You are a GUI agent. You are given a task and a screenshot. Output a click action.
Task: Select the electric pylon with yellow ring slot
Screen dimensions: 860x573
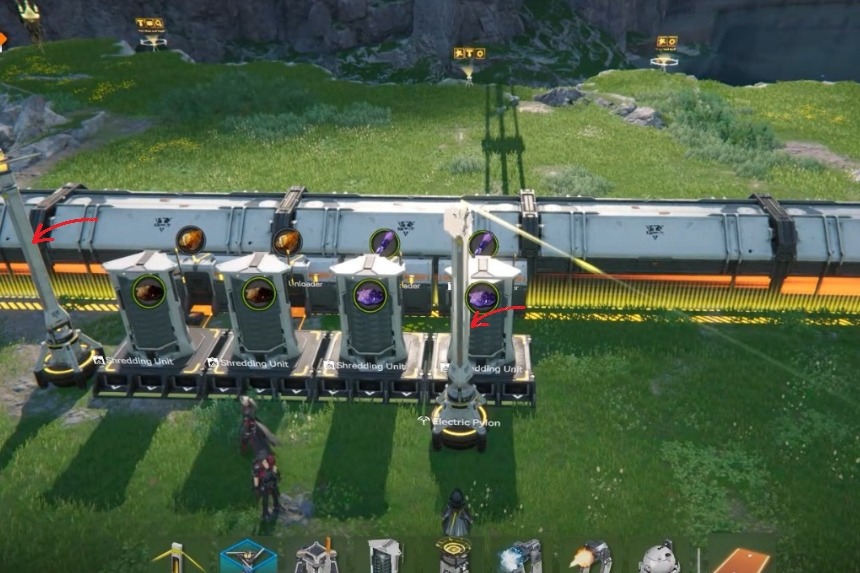click(453, 556)
